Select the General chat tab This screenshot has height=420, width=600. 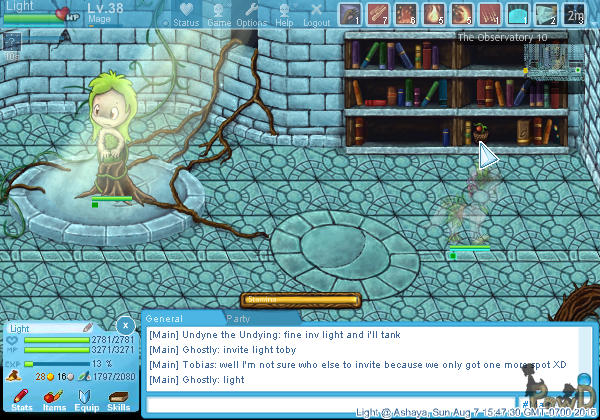tap(165, 317)
